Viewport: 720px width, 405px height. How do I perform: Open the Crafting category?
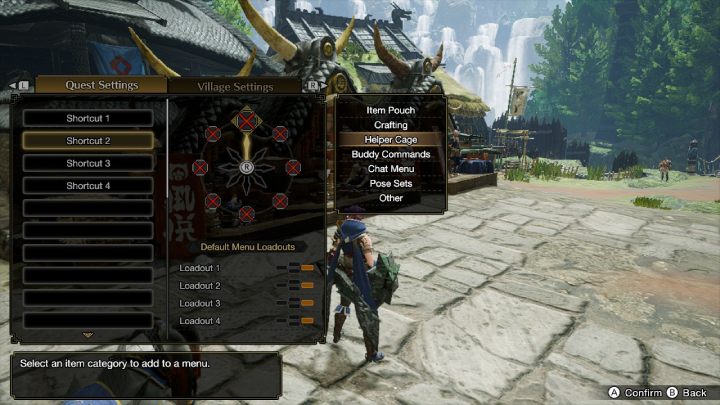(x=391, y=125)
